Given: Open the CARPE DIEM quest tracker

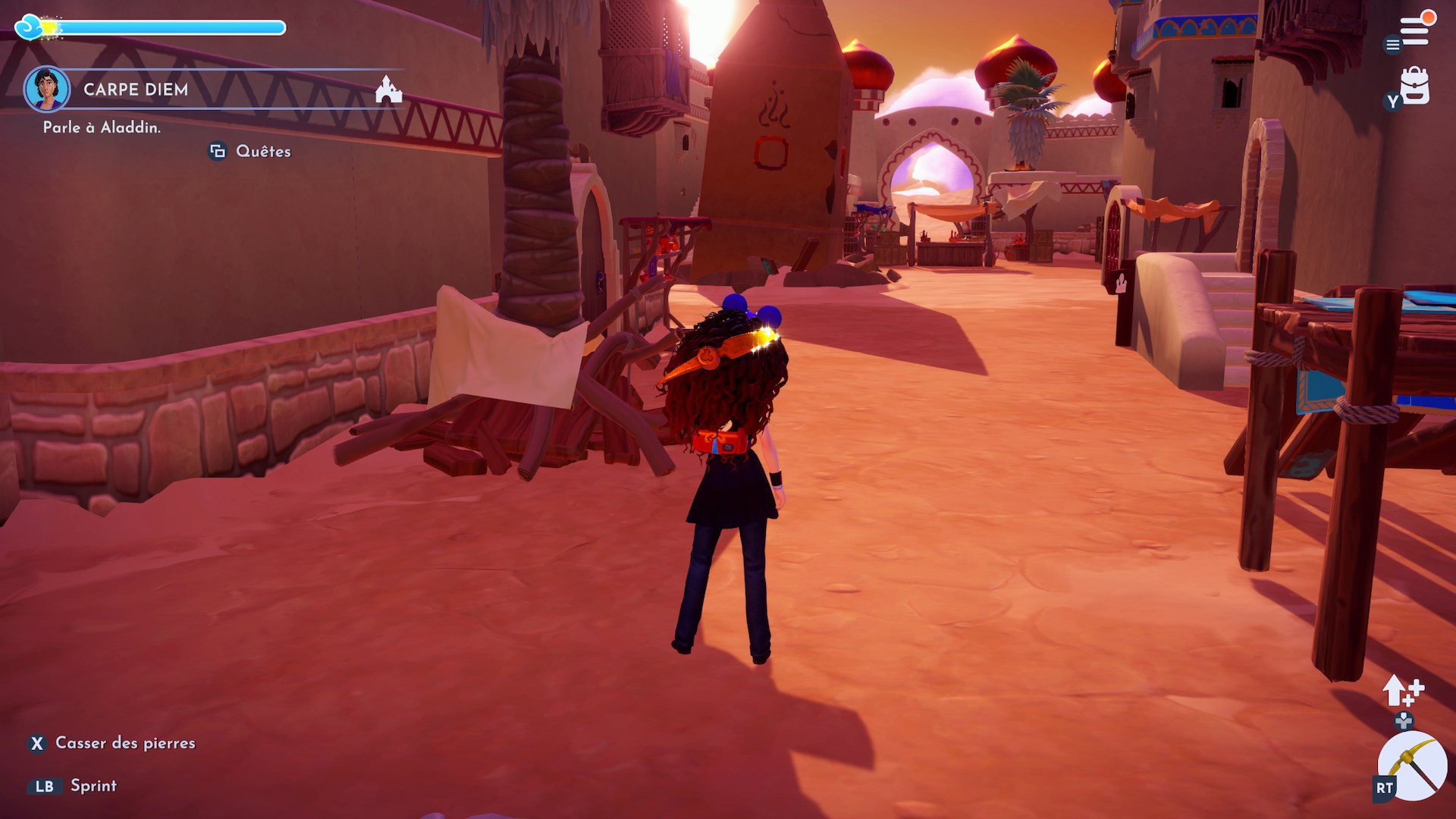Looking at the screenshot, I should 136,89.
